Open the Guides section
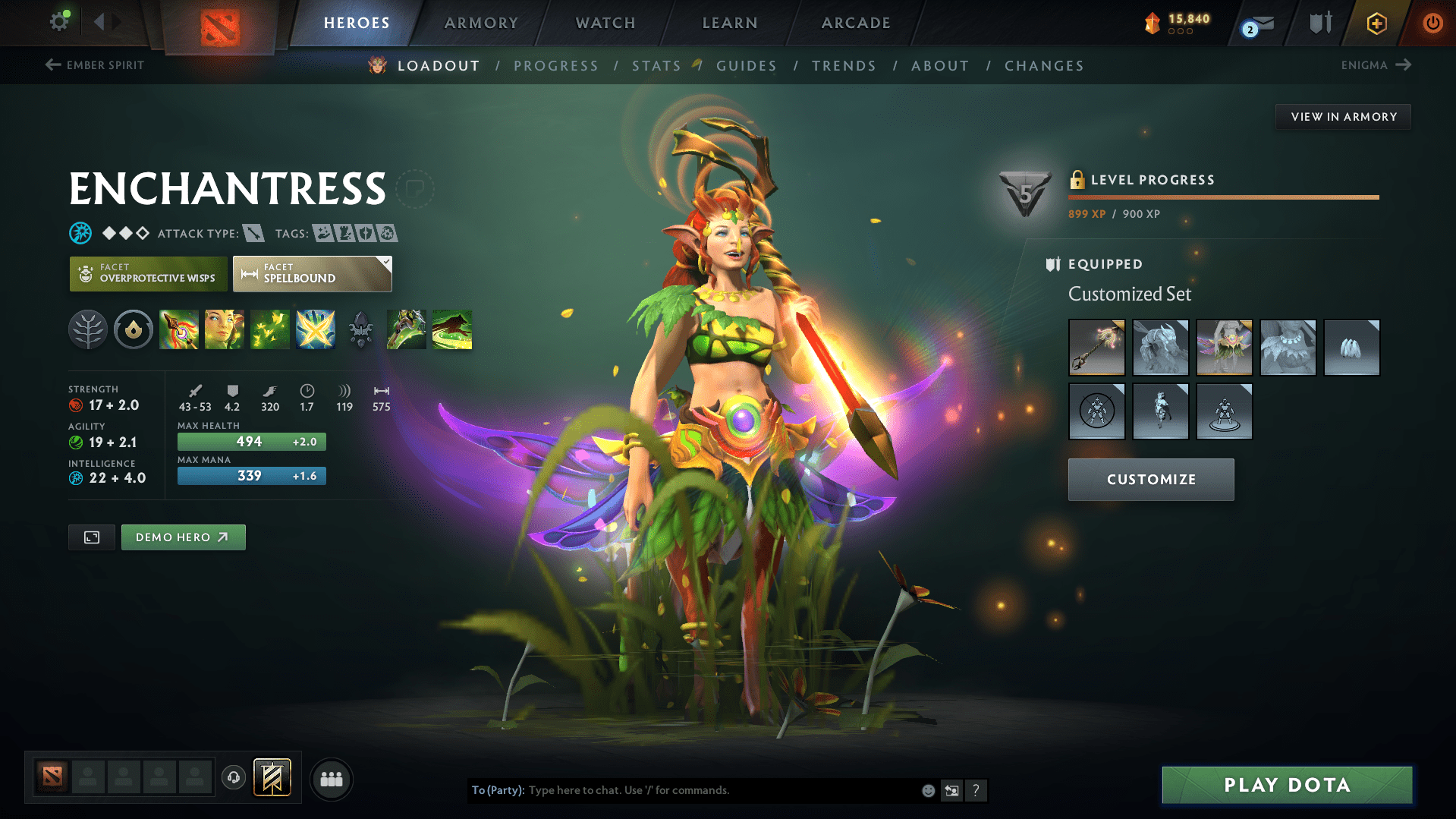 pos(747,66)
